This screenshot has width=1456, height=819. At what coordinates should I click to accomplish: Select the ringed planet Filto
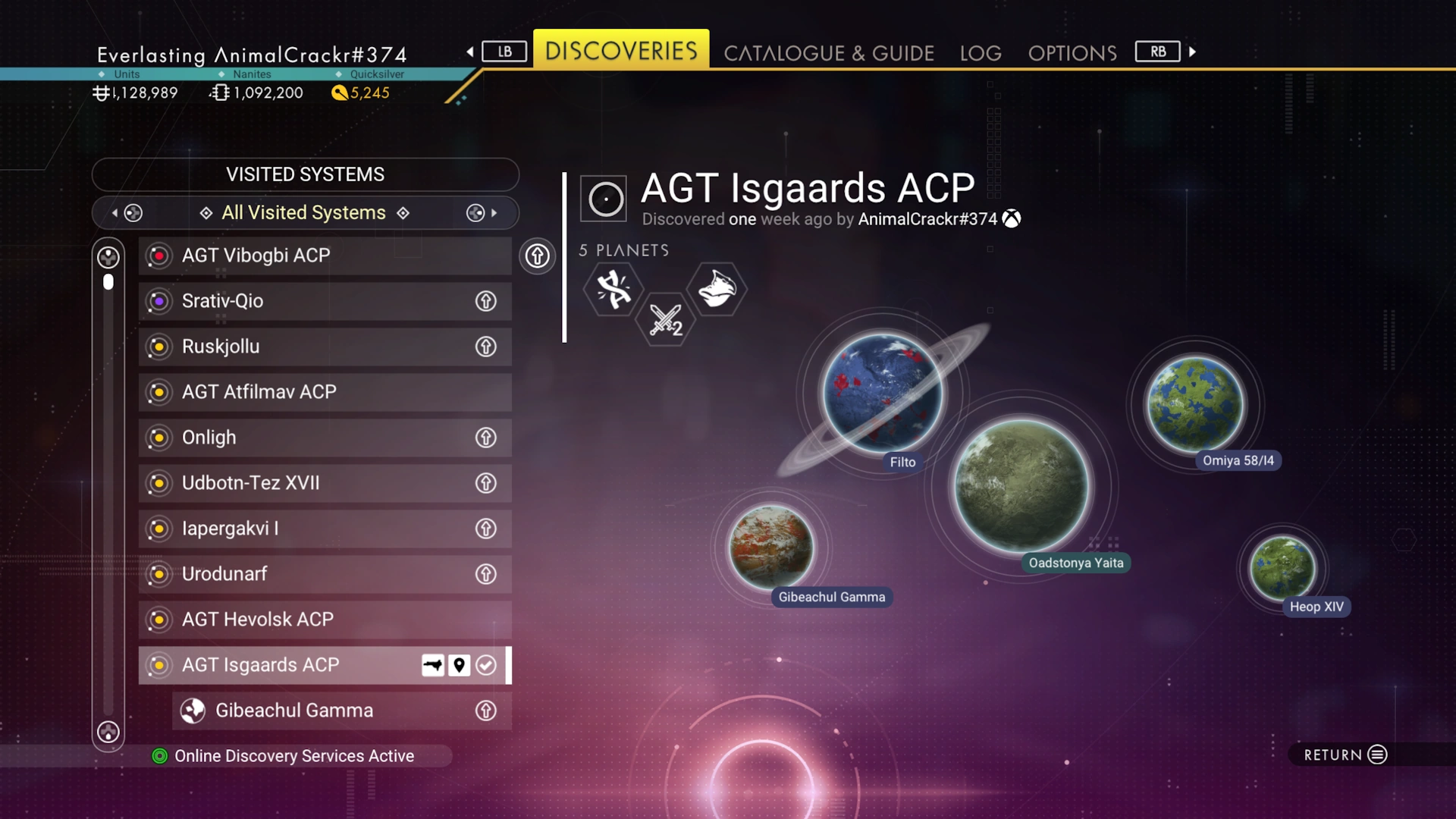882,394
